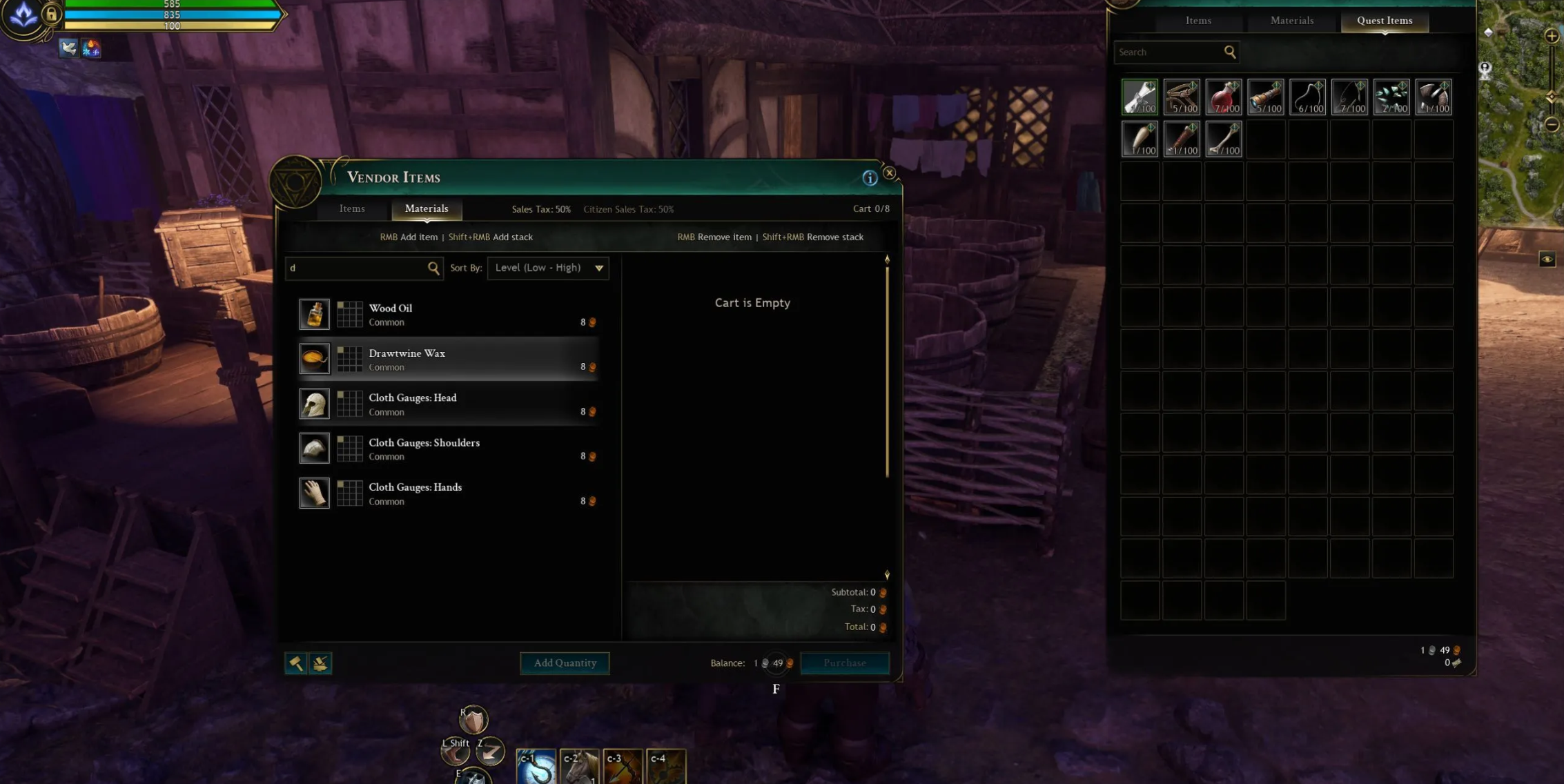Choose the Drawtwine Wax row

point(448,360)
